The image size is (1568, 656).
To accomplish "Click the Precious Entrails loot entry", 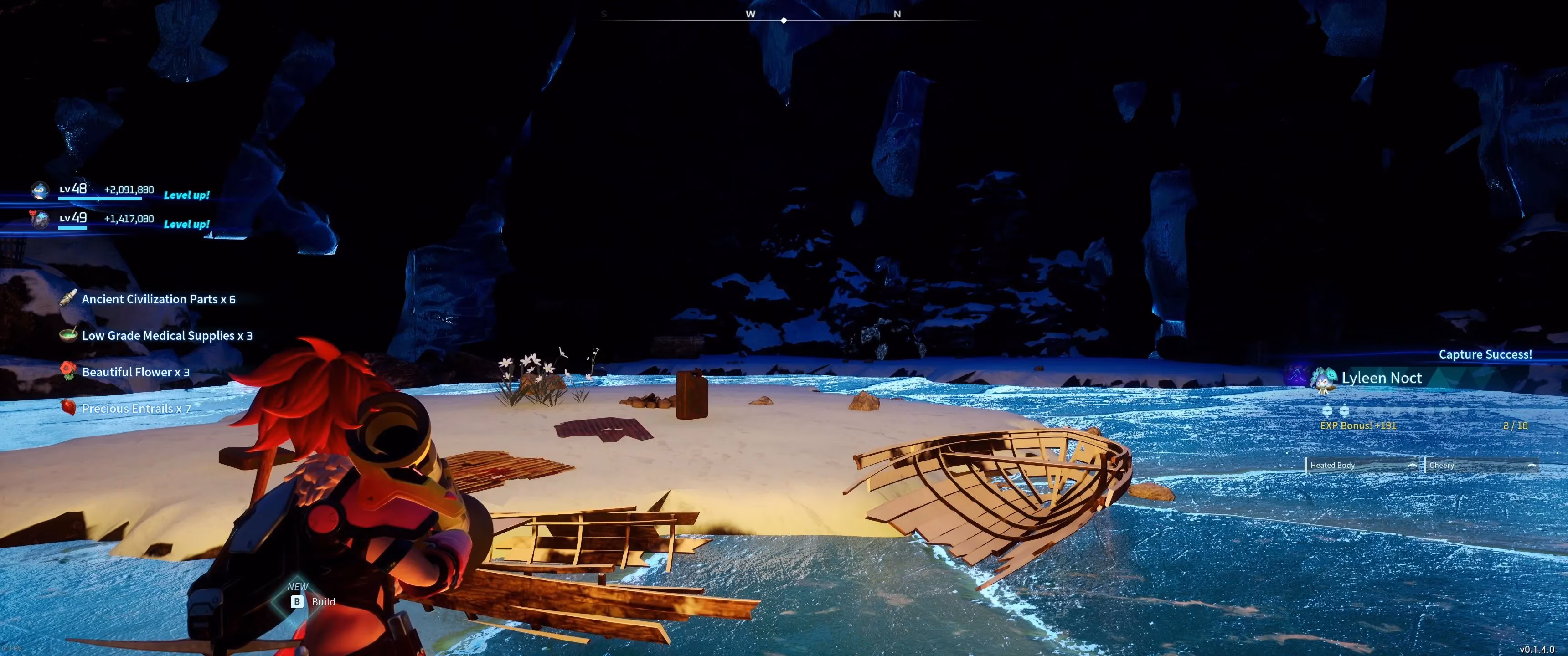I will coord(136,408).
